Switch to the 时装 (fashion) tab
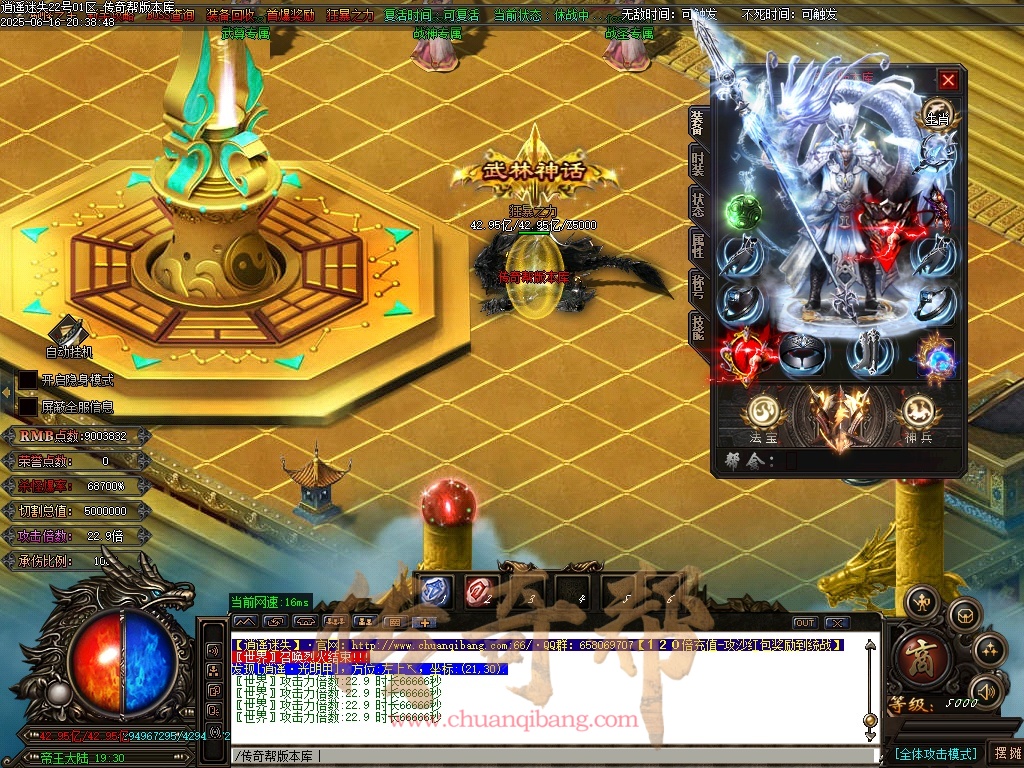The width and height of the screenshot is (1024, 768). click(698, 165)
